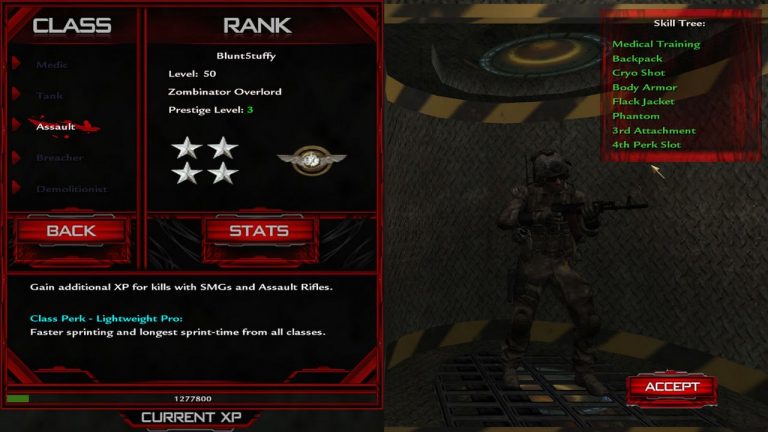
Task: Select the Backpack skill
Action: point(637,59)
